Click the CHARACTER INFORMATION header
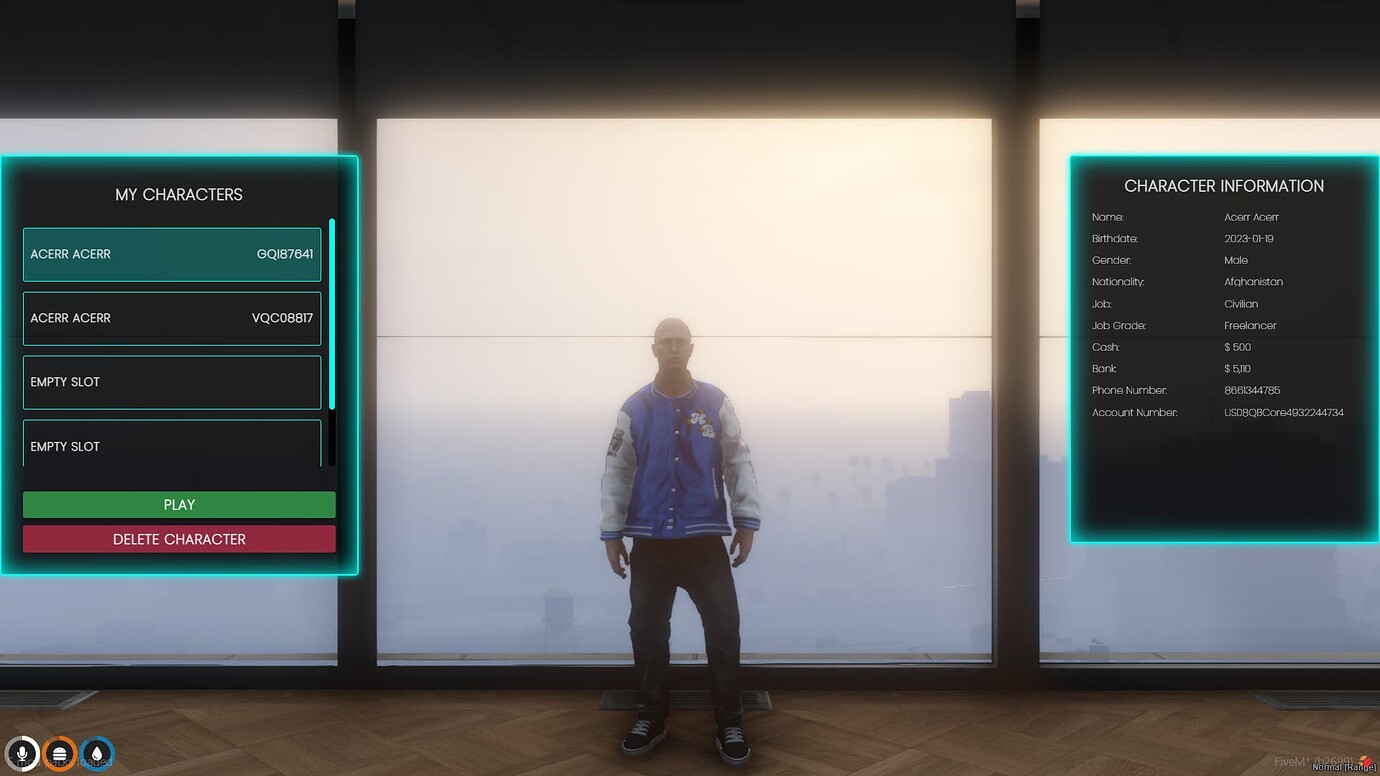This screenshot has height=776, width=1380. (1224, 185)
